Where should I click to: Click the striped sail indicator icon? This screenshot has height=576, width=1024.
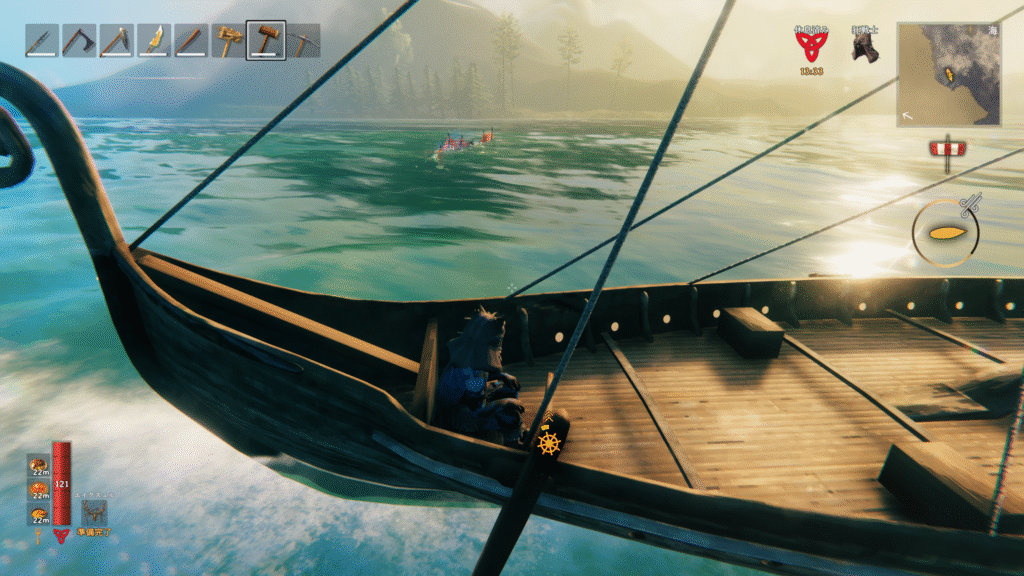pos(945,149)
